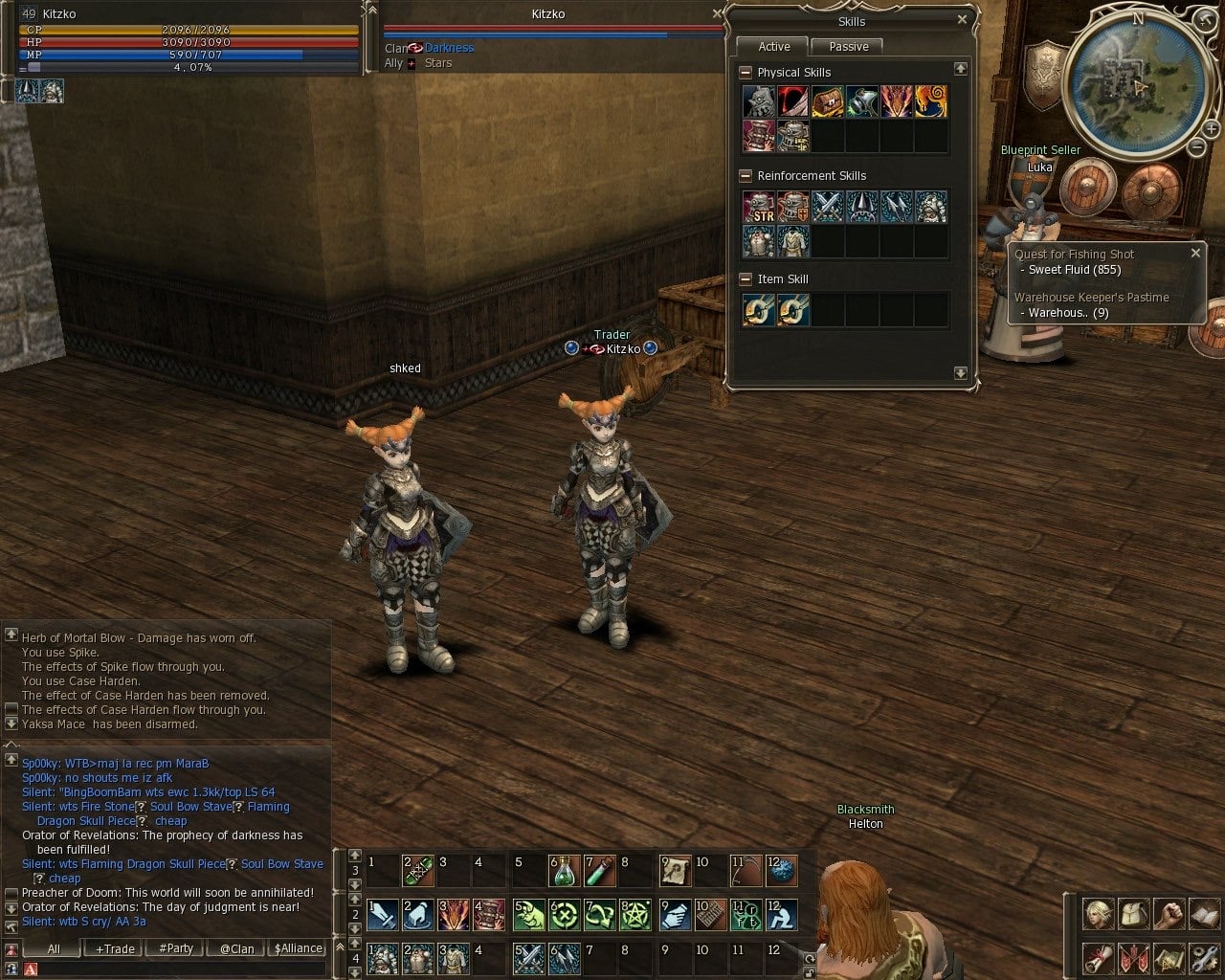The image size is (1225, 980).
Task: Close the quest tracker panel
Action: coord(1195,254)
